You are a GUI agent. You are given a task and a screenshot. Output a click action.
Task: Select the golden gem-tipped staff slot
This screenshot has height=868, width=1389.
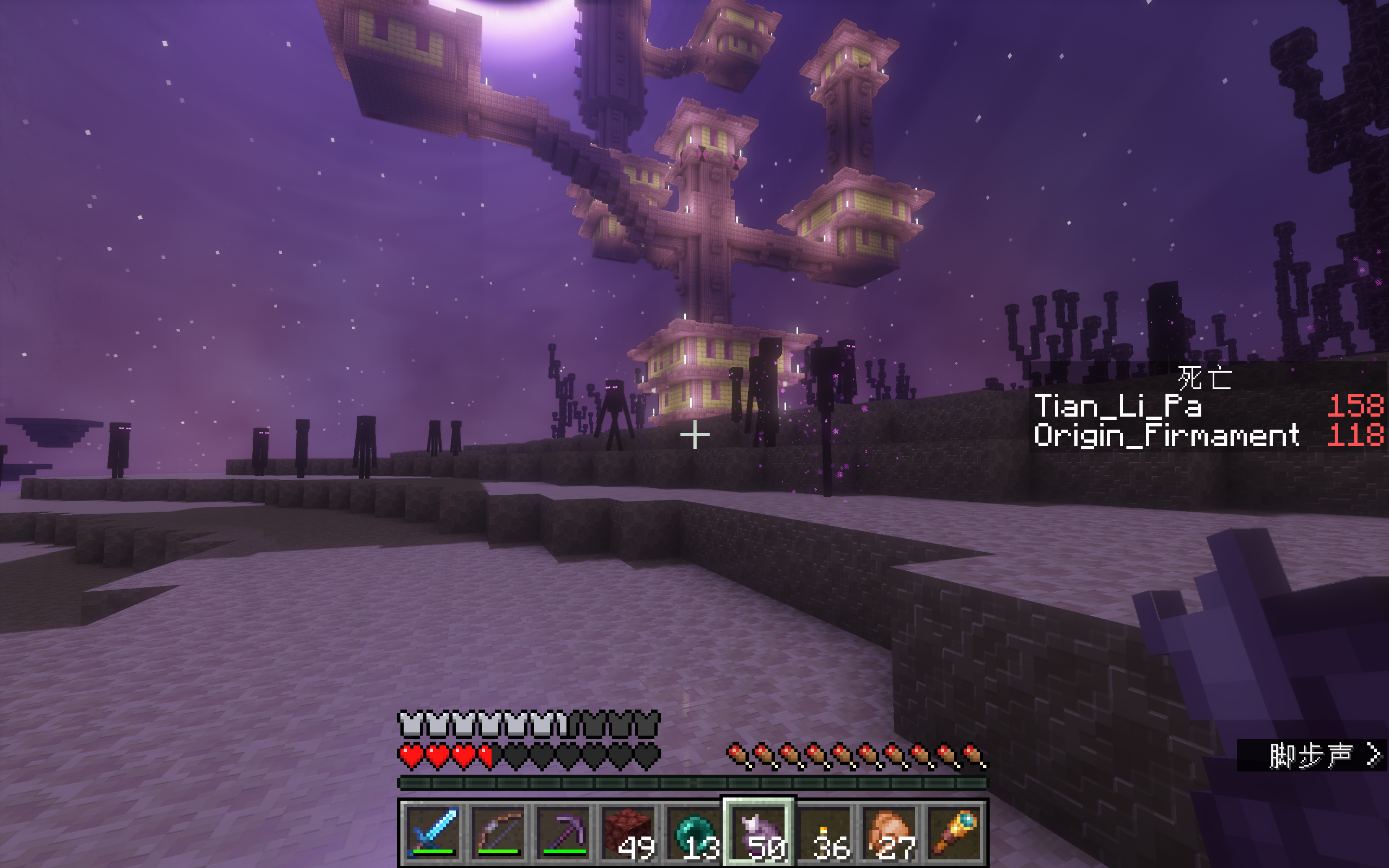click(954, 832)
